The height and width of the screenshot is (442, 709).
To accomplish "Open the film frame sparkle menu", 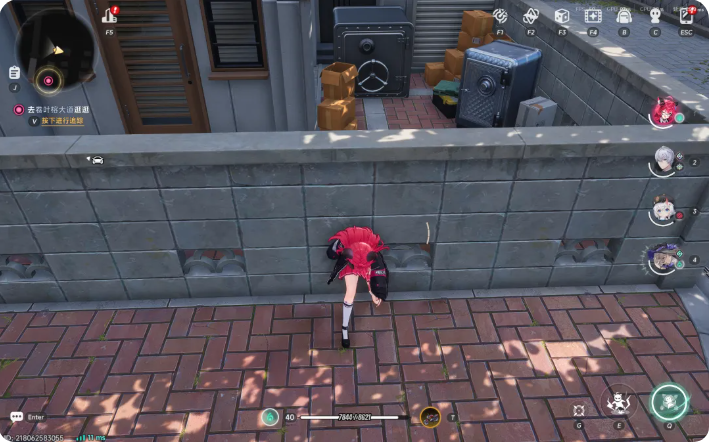I will point(593,16).
